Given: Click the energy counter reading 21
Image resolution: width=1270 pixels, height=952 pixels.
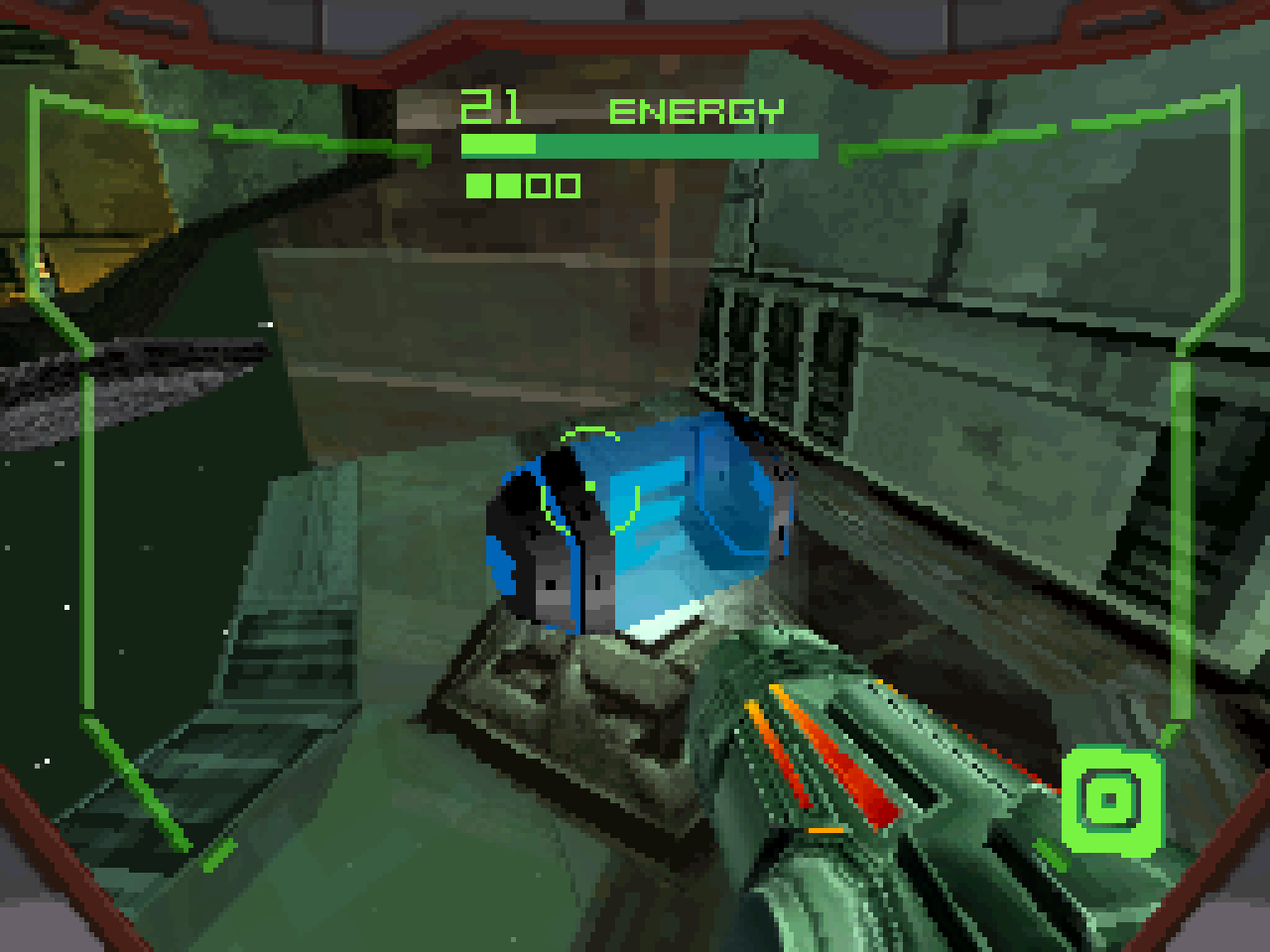Looking at the screenshot, I should click(x=491, y=105).
